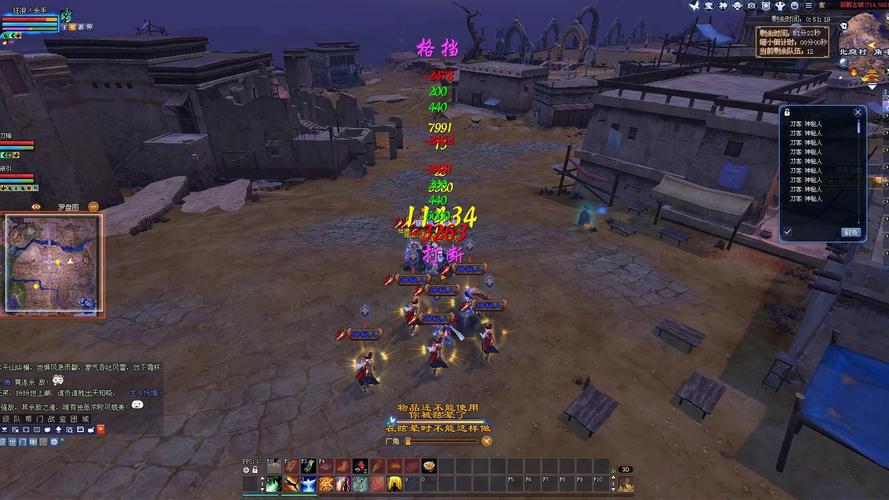Image resolution: width=889 pixels, height=500 pixels.
Task: Close the player list panel
Action: point(858,113)
